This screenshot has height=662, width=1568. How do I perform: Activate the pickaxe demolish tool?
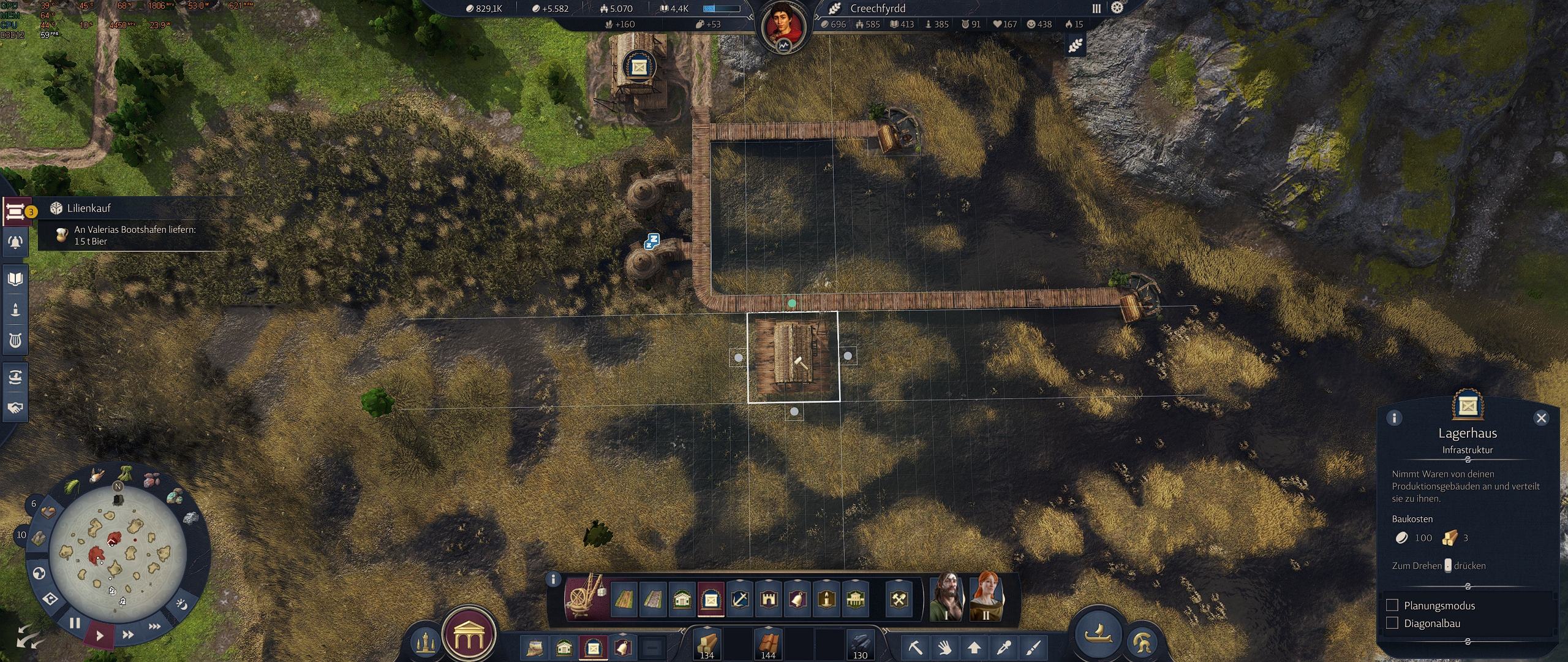(915, 647)
